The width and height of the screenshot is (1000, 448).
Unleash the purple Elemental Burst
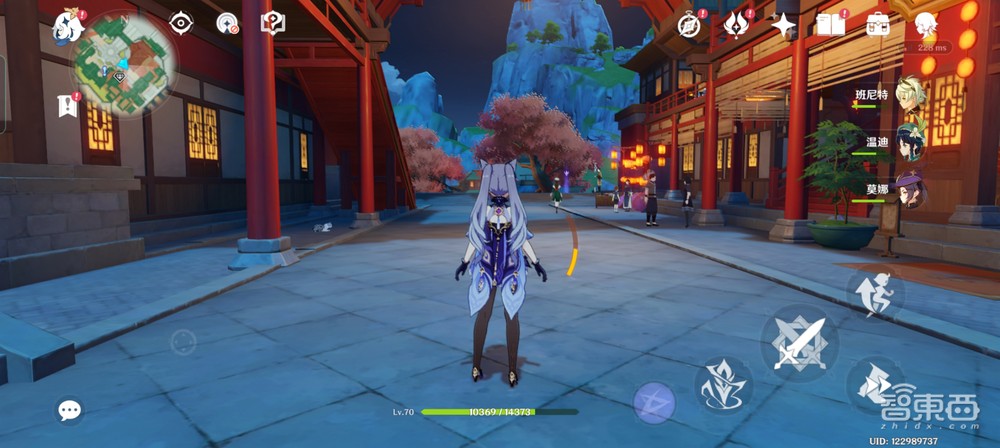coord(654,402)
